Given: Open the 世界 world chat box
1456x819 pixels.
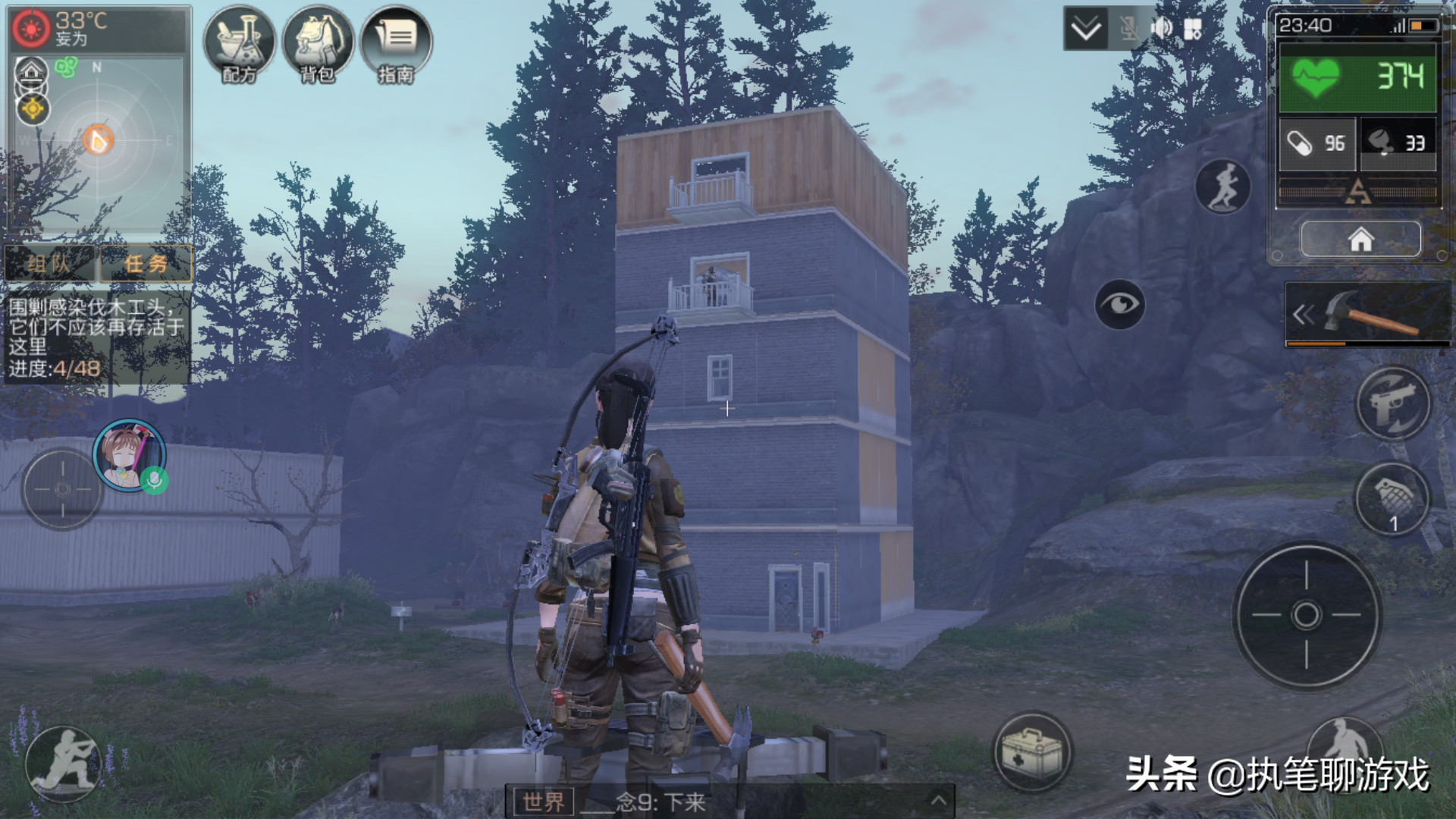Looking at the screenshot, I should [x=544, y=802].
